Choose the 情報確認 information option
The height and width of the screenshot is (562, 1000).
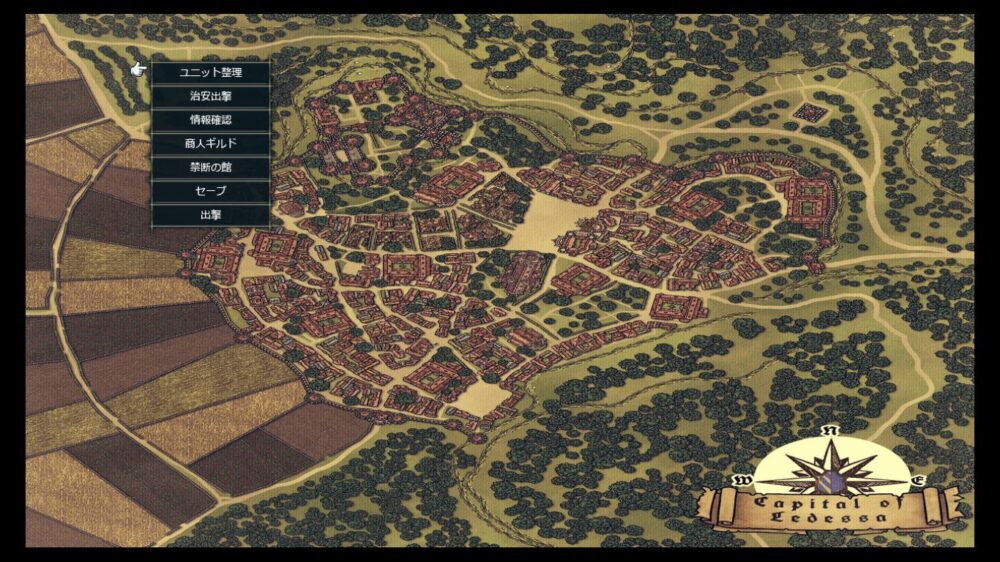[210, 120]
